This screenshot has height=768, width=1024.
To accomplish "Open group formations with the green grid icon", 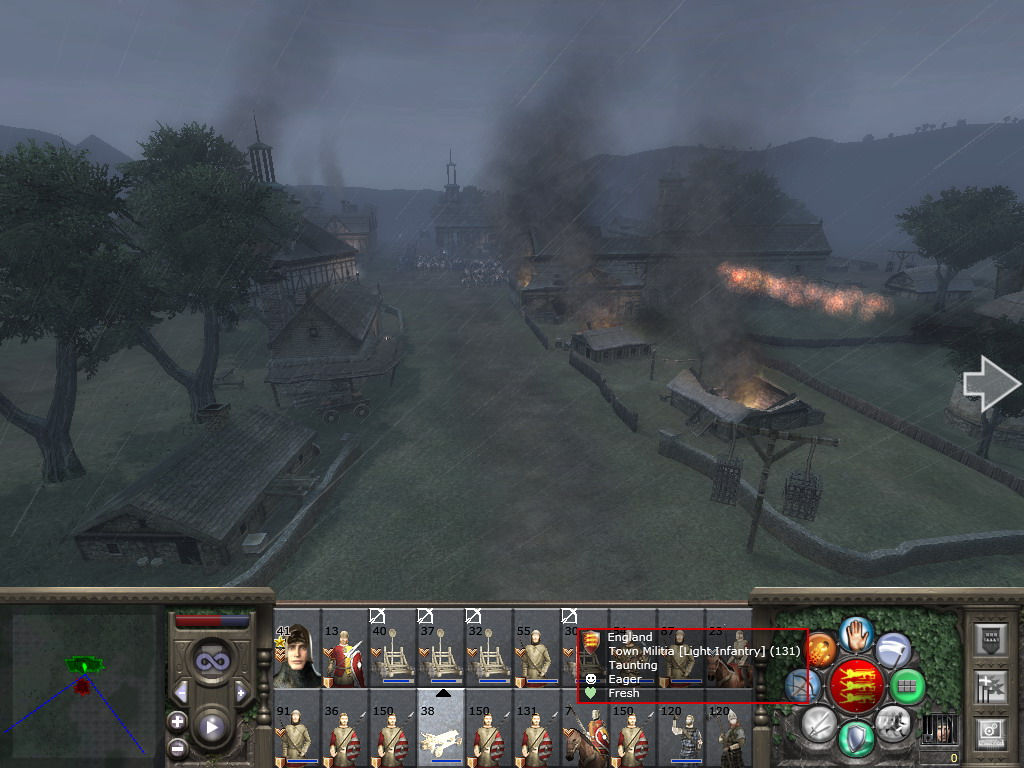I will (908, 686).
